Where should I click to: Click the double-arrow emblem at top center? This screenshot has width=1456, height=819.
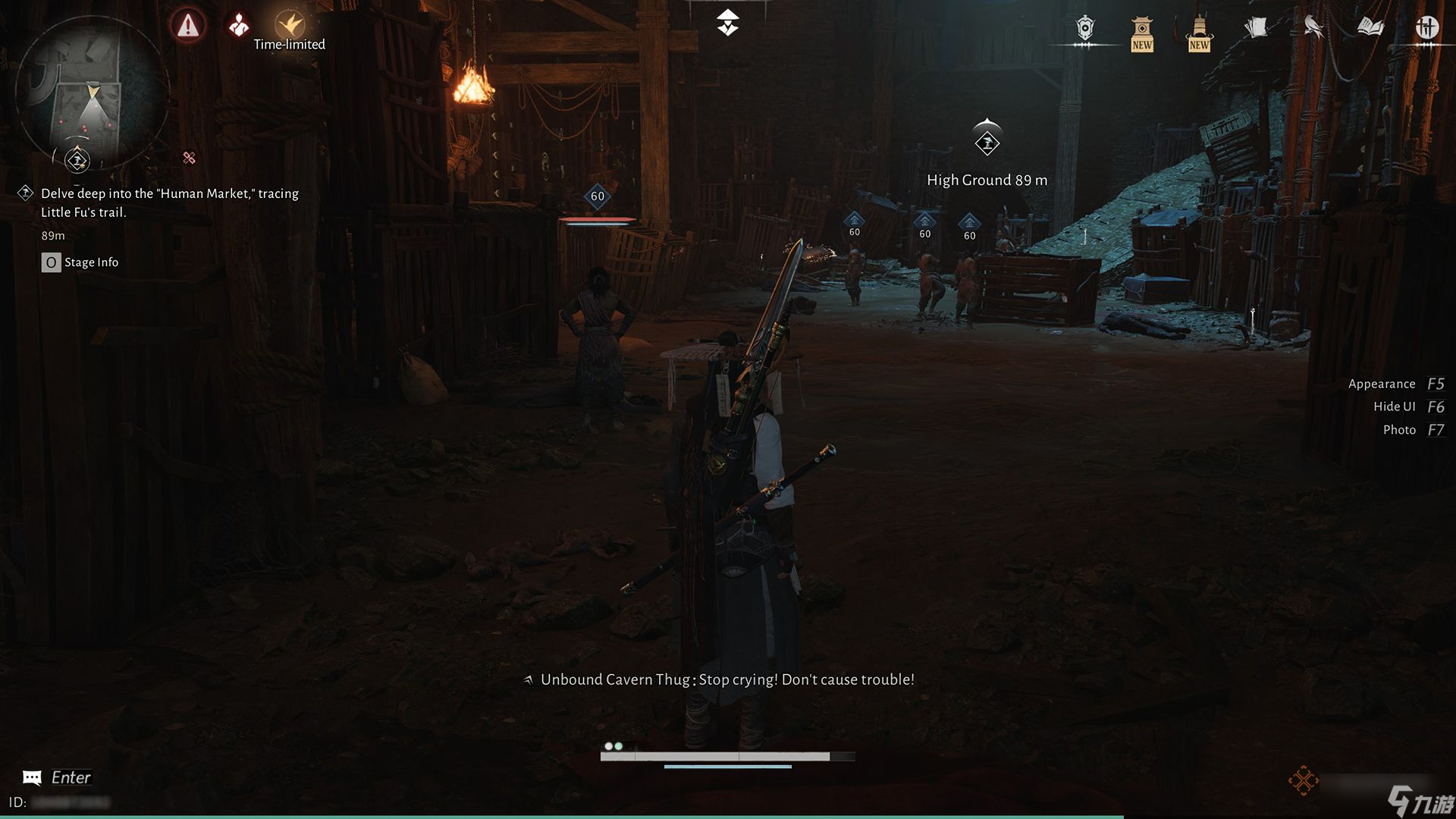tap(727, 23)
